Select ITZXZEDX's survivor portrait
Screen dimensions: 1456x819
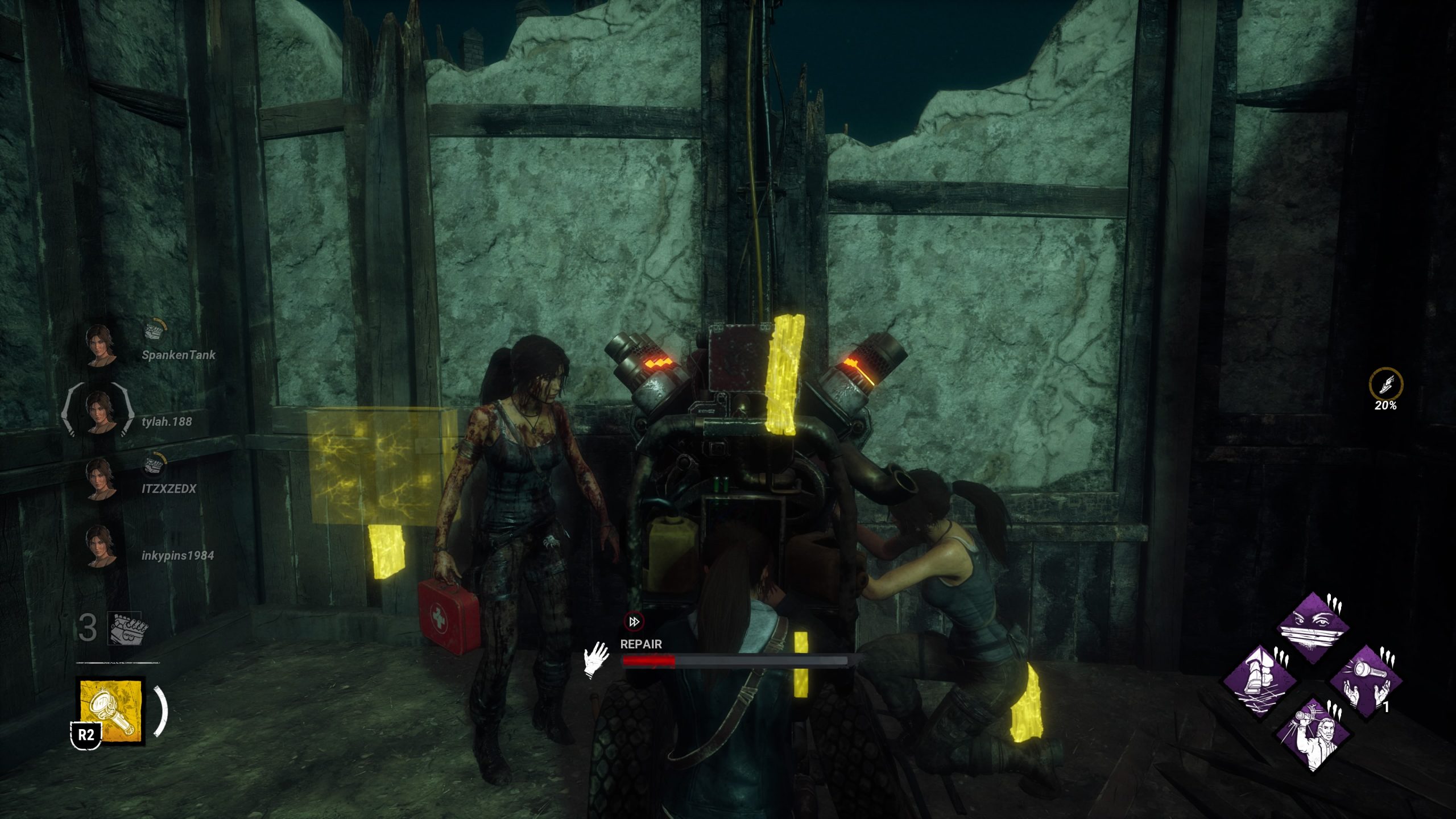pyautogui.click(x=101, y=478)
